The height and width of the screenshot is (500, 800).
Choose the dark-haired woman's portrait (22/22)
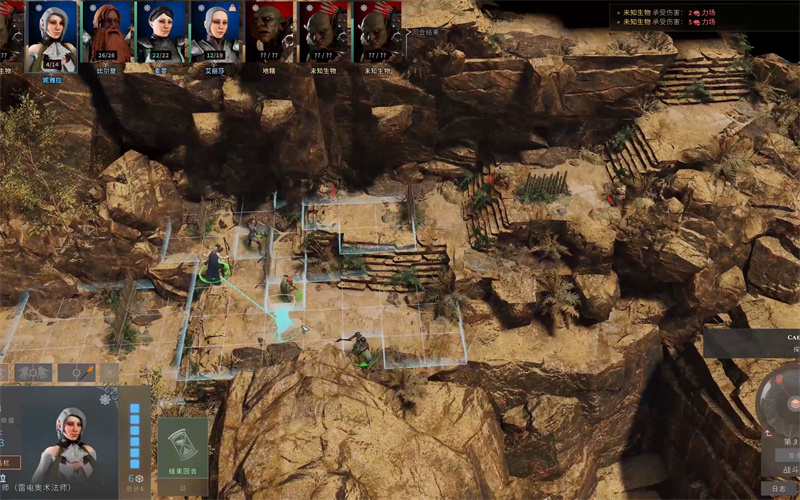(161, 32)
